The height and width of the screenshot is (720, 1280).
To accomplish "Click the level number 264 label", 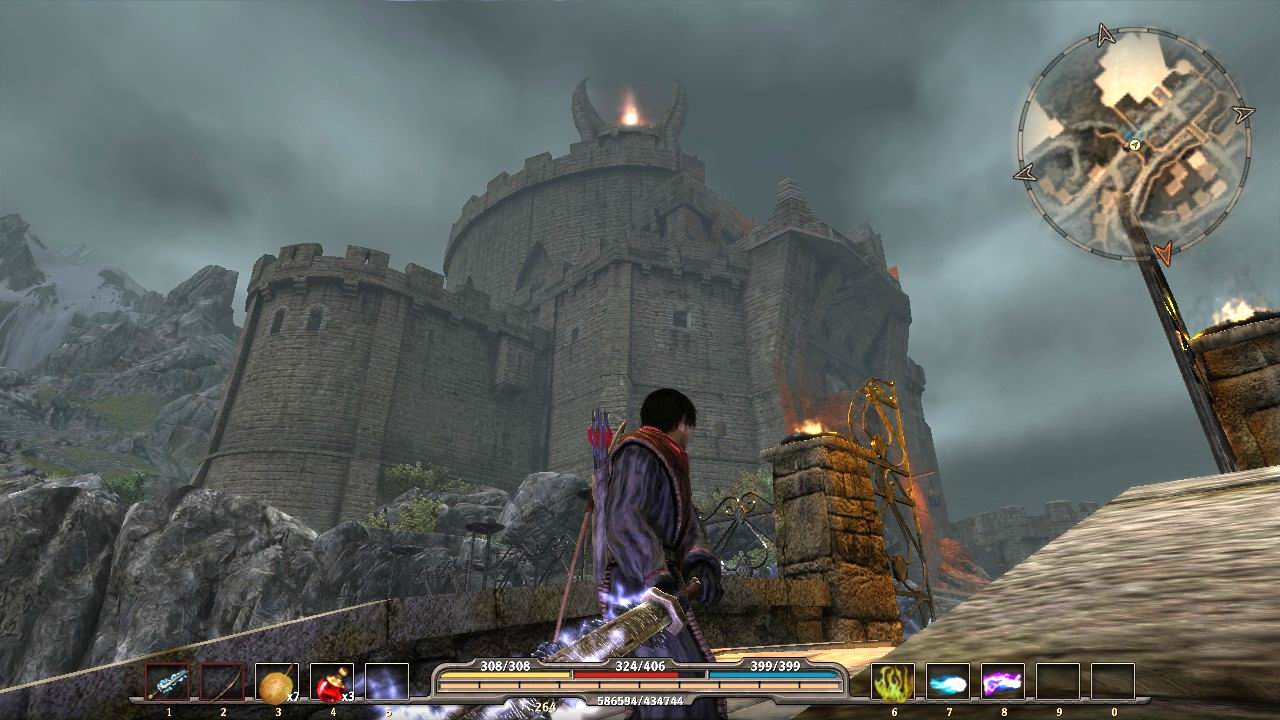I will [543, 706].
